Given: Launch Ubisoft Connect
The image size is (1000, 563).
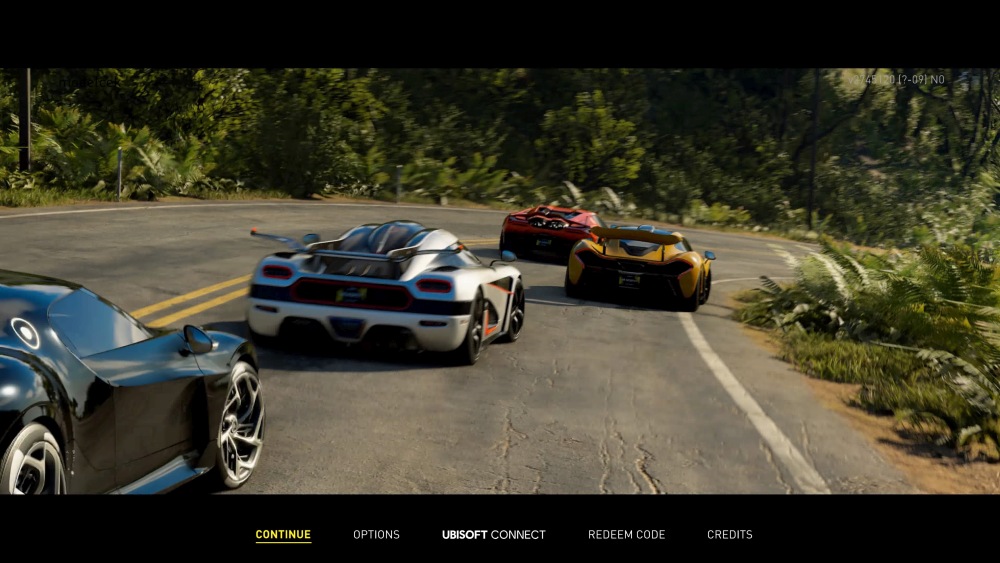Looking at the screenshot, I should click(x=494, y=535).
